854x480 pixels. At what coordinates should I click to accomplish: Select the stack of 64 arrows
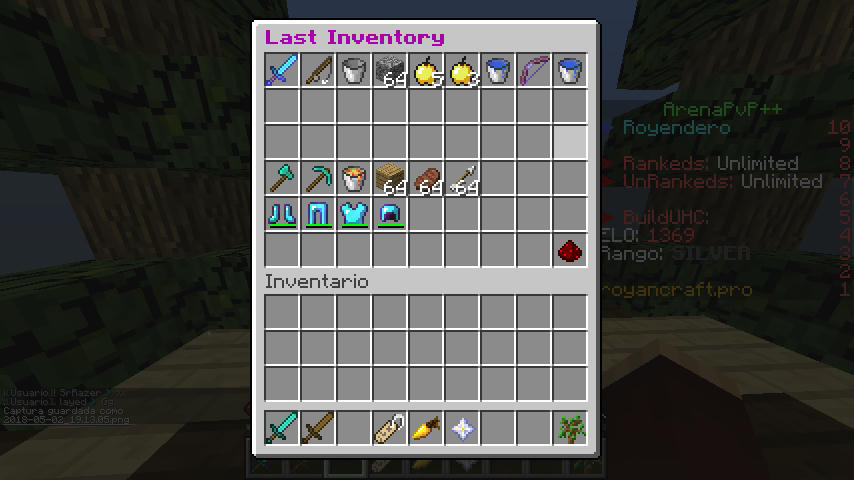pos(463,179)
